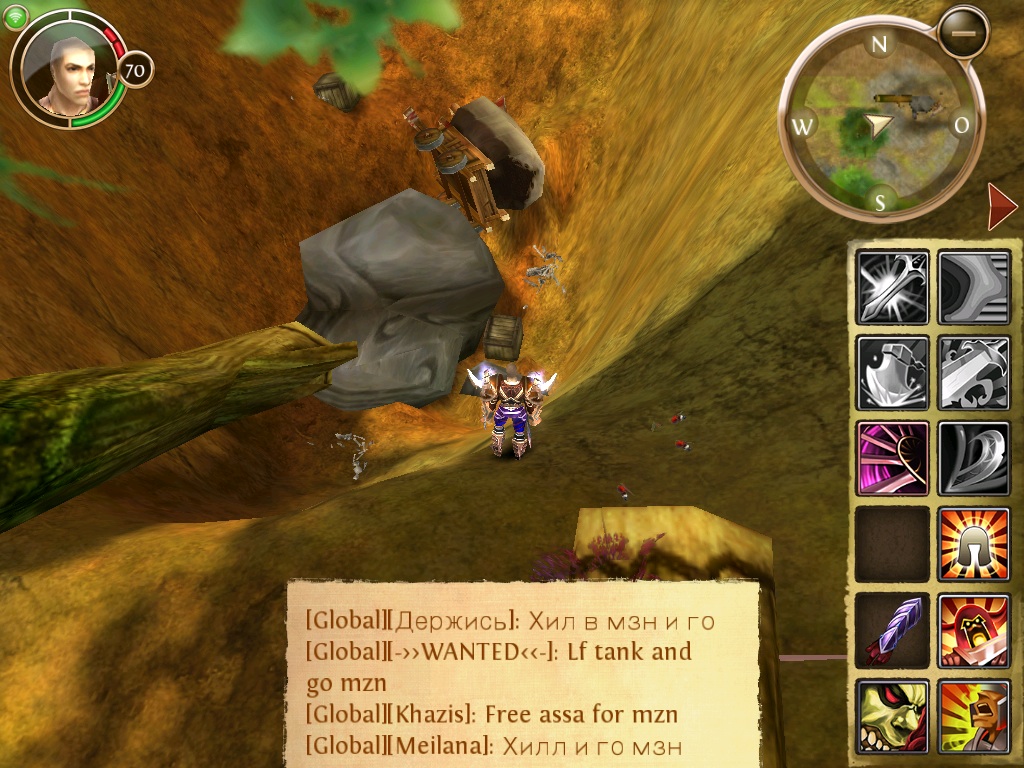This screenshot has width=1024, height=768.
Task: Zoom out the minimap with minus button
Action: click(x=963, y=33)
